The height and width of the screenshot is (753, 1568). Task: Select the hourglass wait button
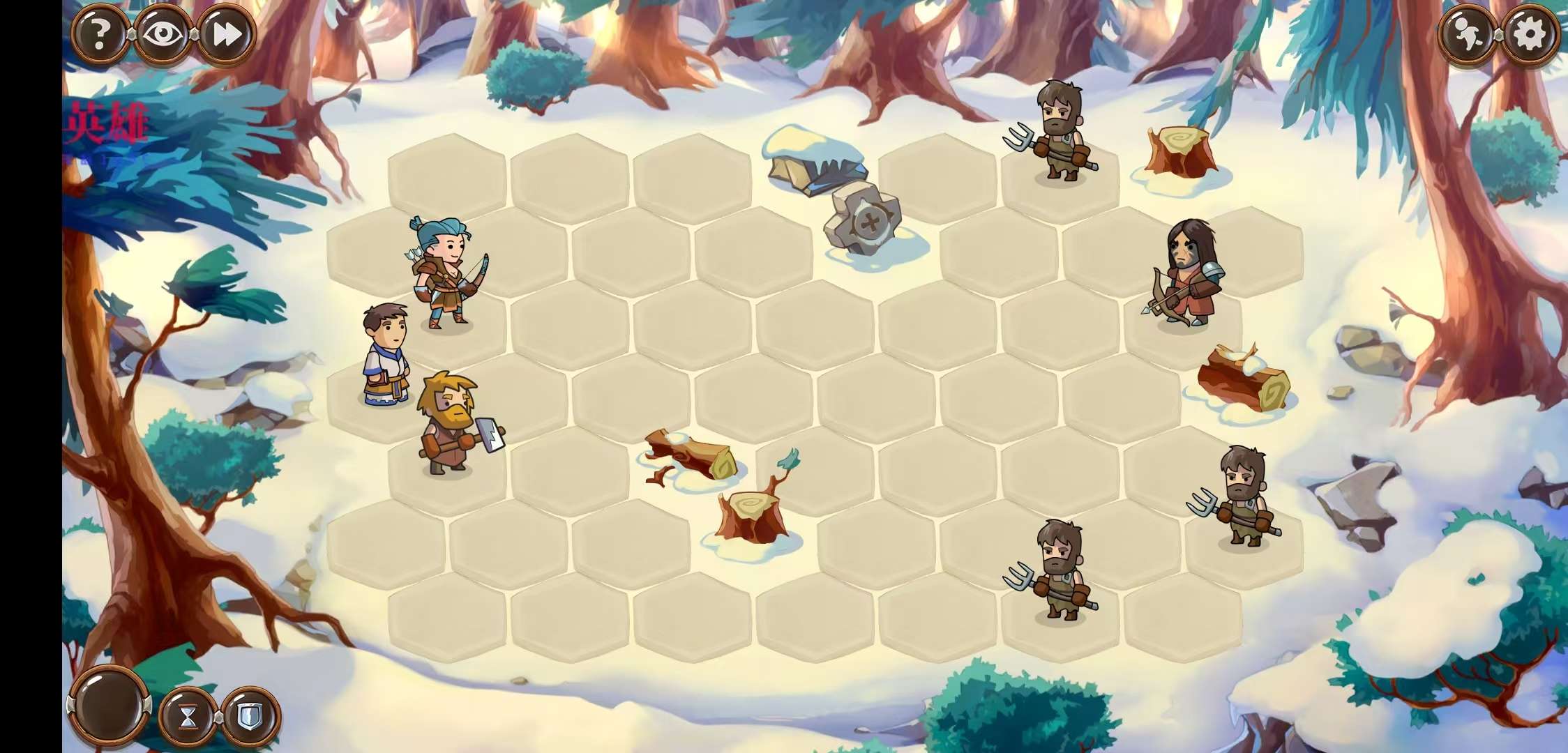pos(188,716)
